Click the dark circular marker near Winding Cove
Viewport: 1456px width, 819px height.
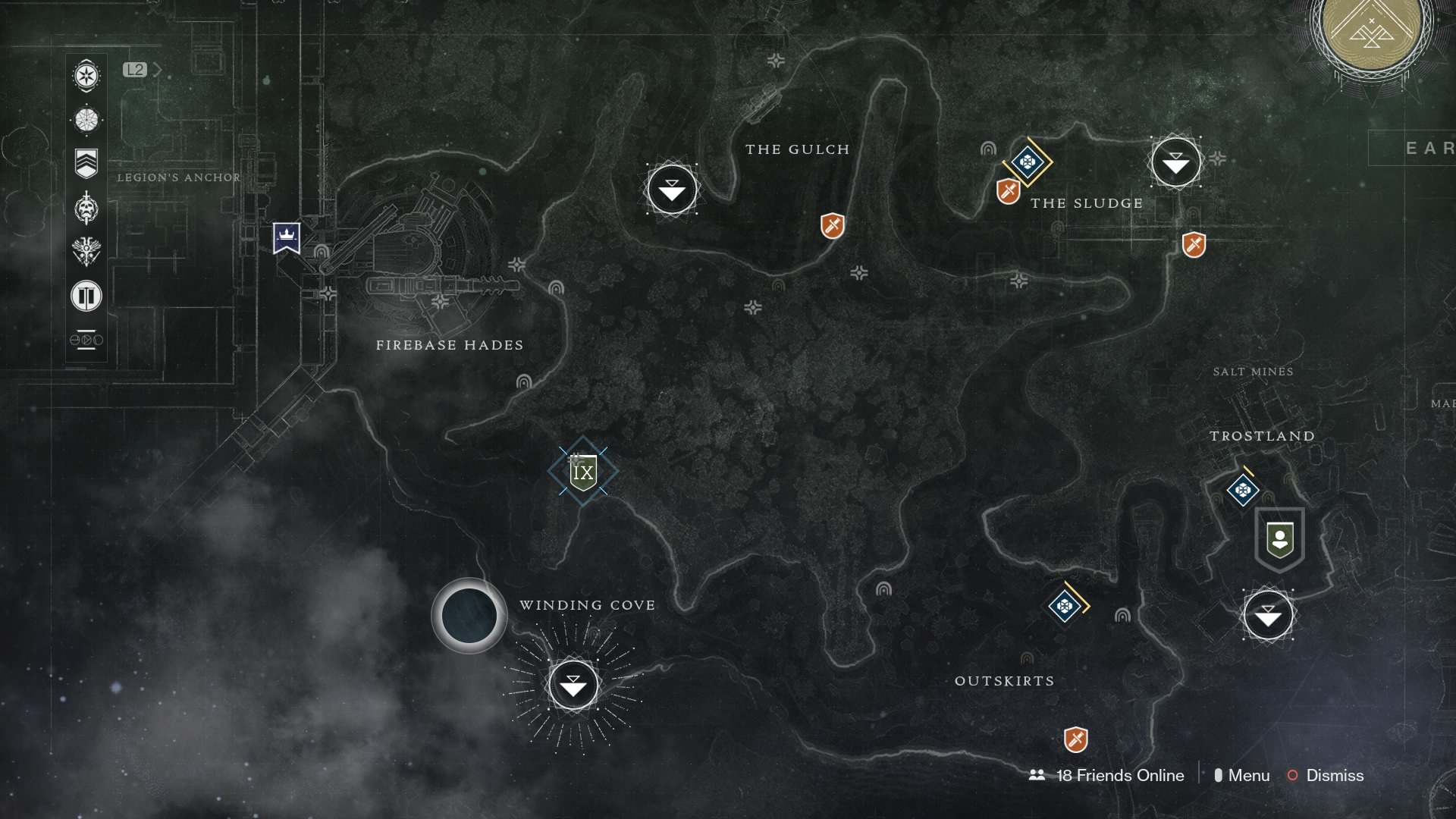(x=469, y=616)
